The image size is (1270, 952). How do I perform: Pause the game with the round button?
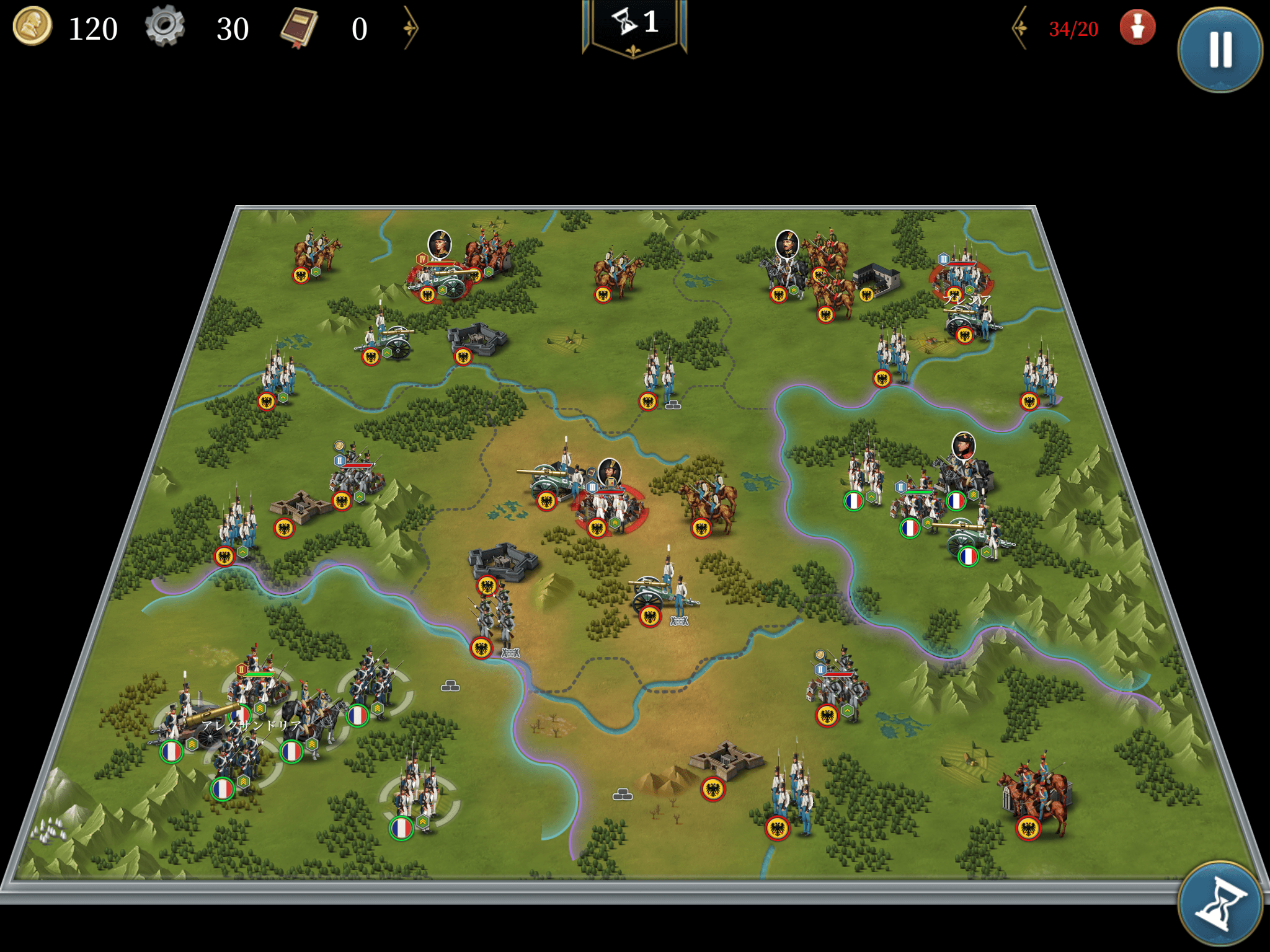pyautogui.click(x=1220, y=50)
